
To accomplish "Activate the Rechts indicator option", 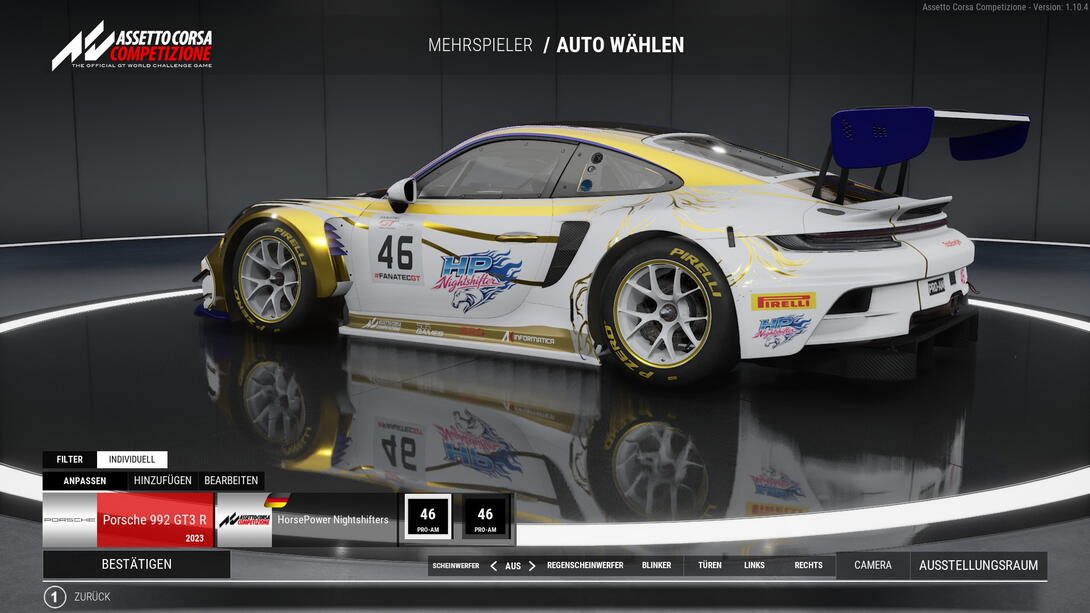I will click(x=808, y=566).
